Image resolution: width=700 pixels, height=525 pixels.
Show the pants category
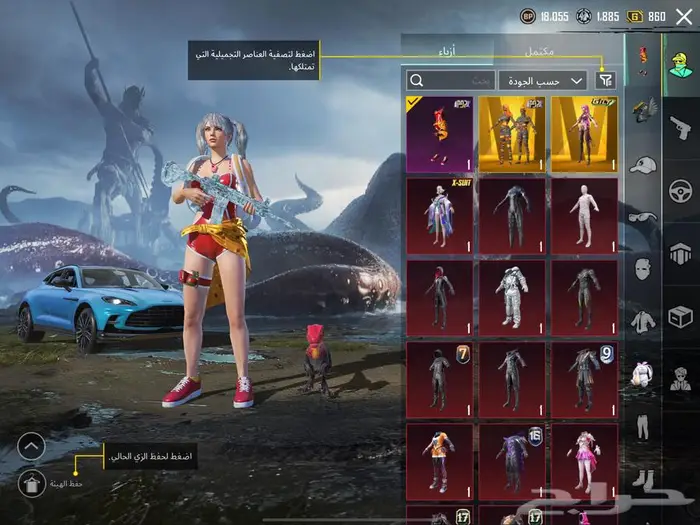[642, 427]
